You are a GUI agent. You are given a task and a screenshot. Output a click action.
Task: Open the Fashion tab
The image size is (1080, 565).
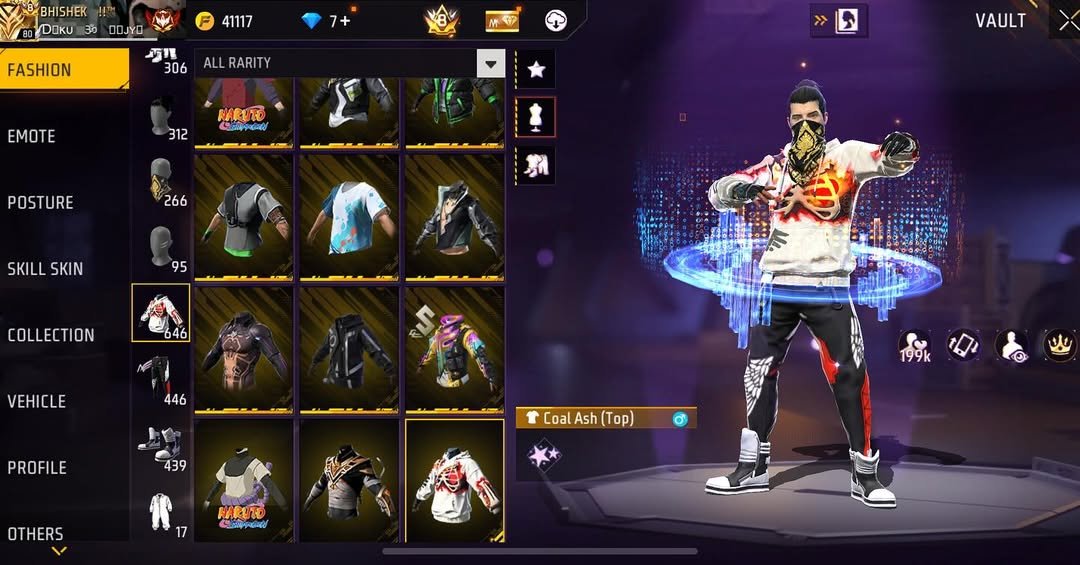coord(40,70)
